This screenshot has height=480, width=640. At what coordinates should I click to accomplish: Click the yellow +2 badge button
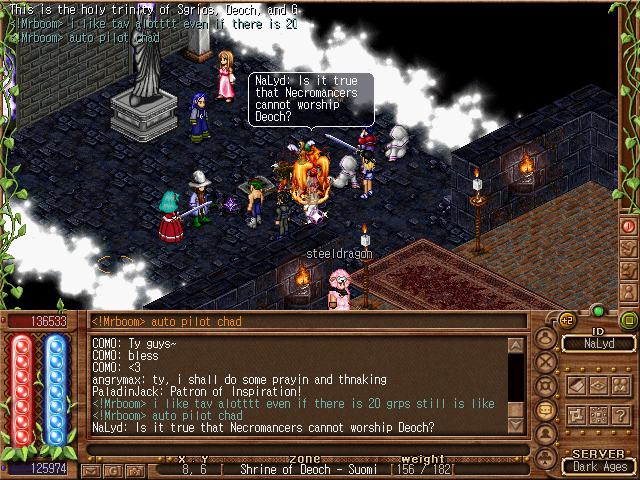point(567,320)
